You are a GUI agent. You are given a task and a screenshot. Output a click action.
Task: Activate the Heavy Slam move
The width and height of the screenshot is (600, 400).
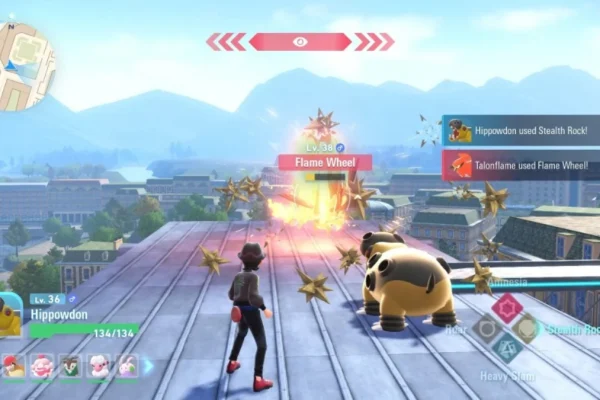click(506, 349)
